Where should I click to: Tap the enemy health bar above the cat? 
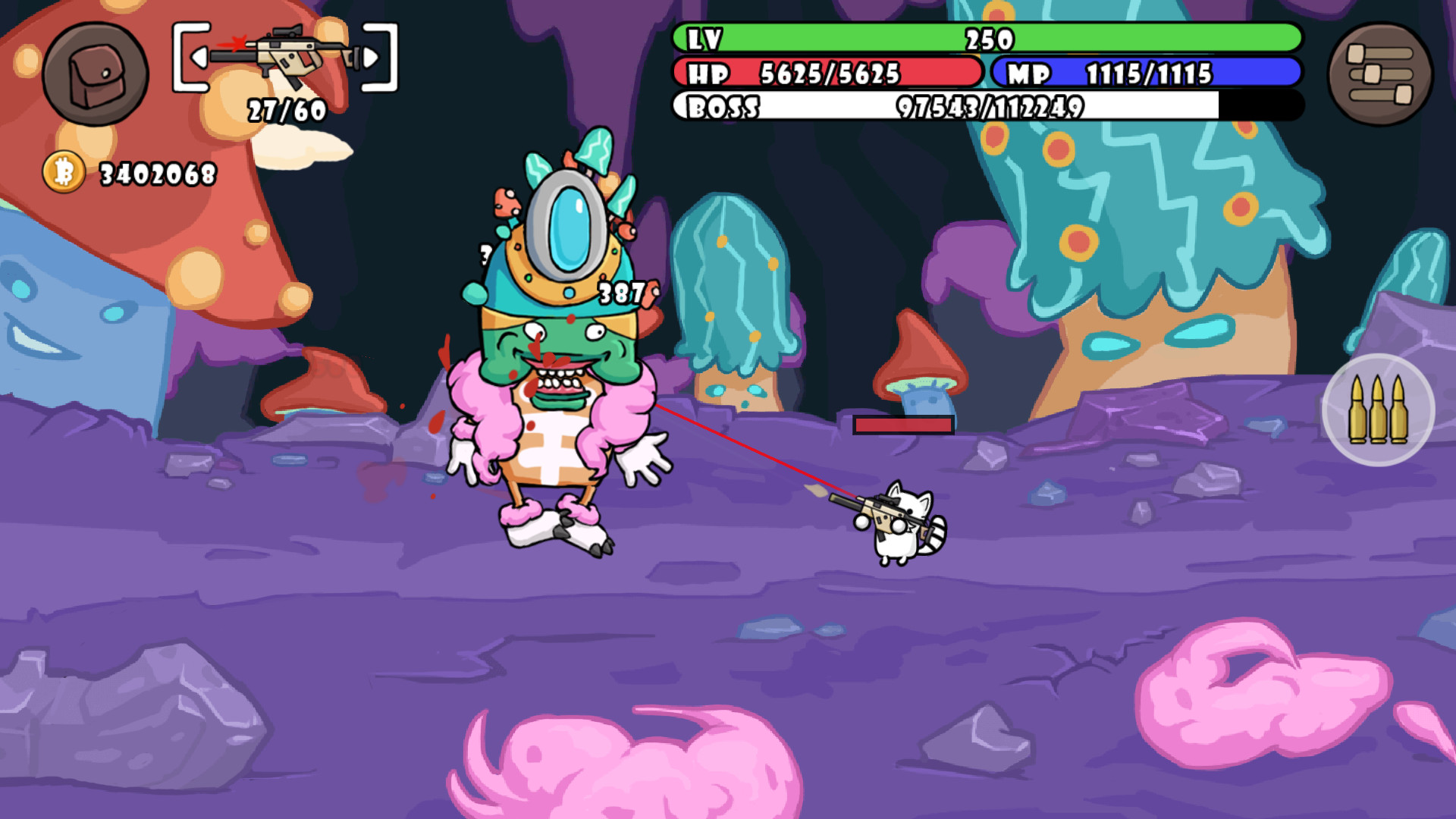coord(902,426)
